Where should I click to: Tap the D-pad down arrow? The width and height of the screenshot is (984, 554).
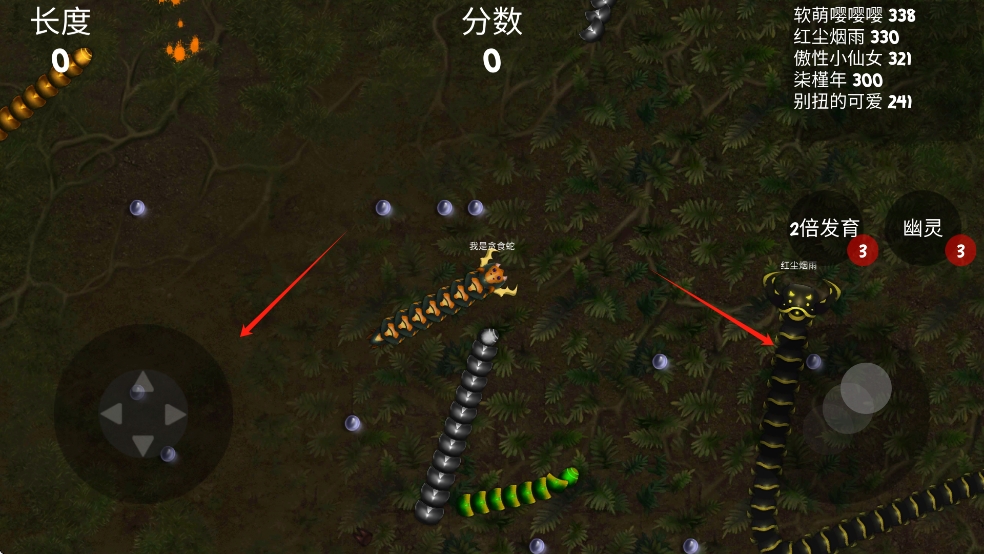[x=143, y=445]
